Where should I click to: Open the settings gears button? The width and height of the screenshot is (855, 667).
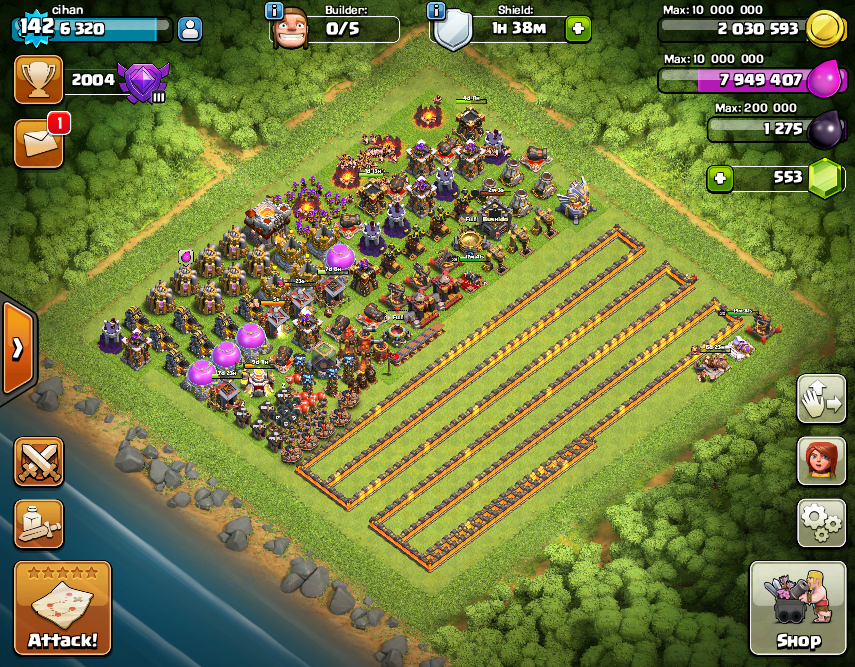(821, 522)
